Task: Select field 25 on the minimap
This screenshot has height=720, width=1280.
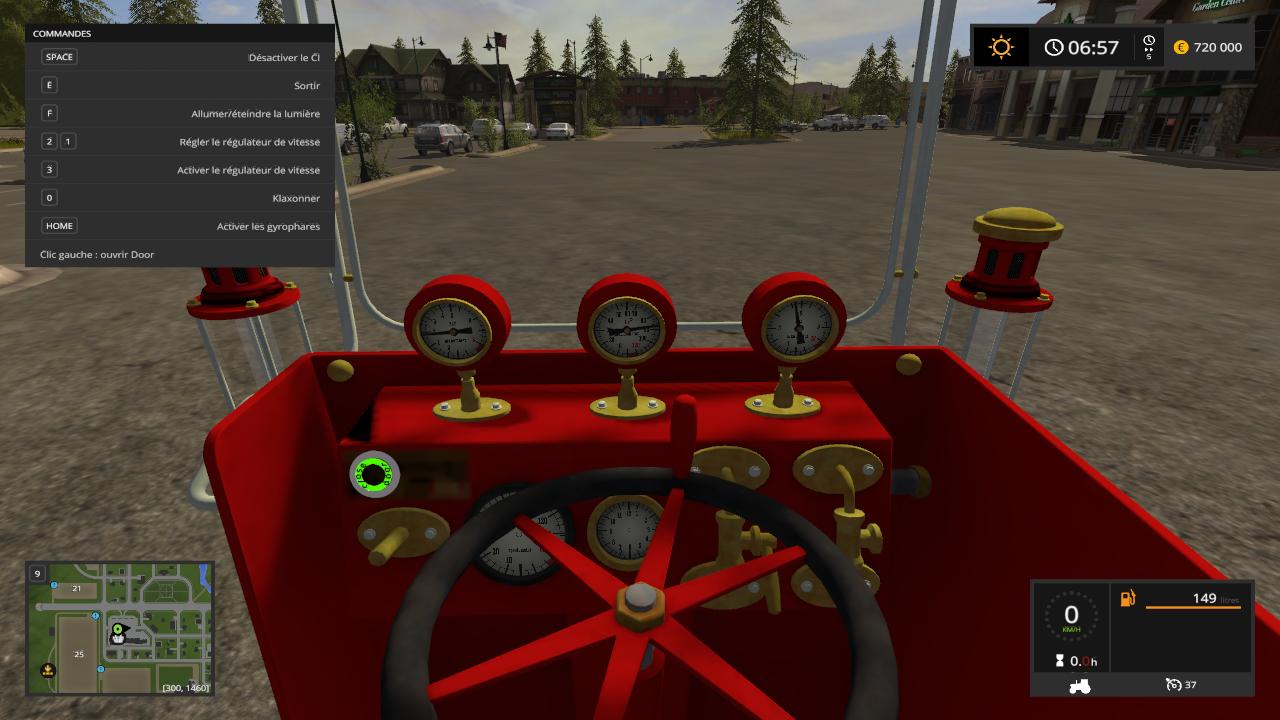Action: click(79, 654)
